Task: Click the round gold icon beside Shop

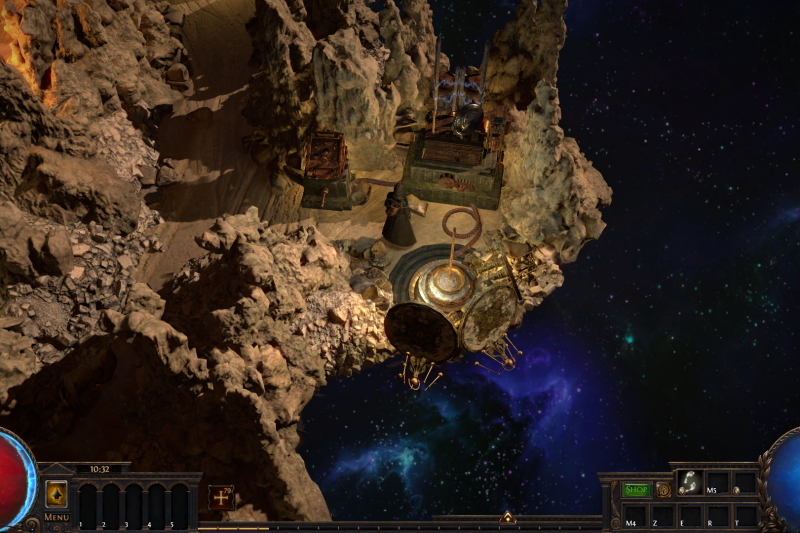Action: click(x=663, y=490)
